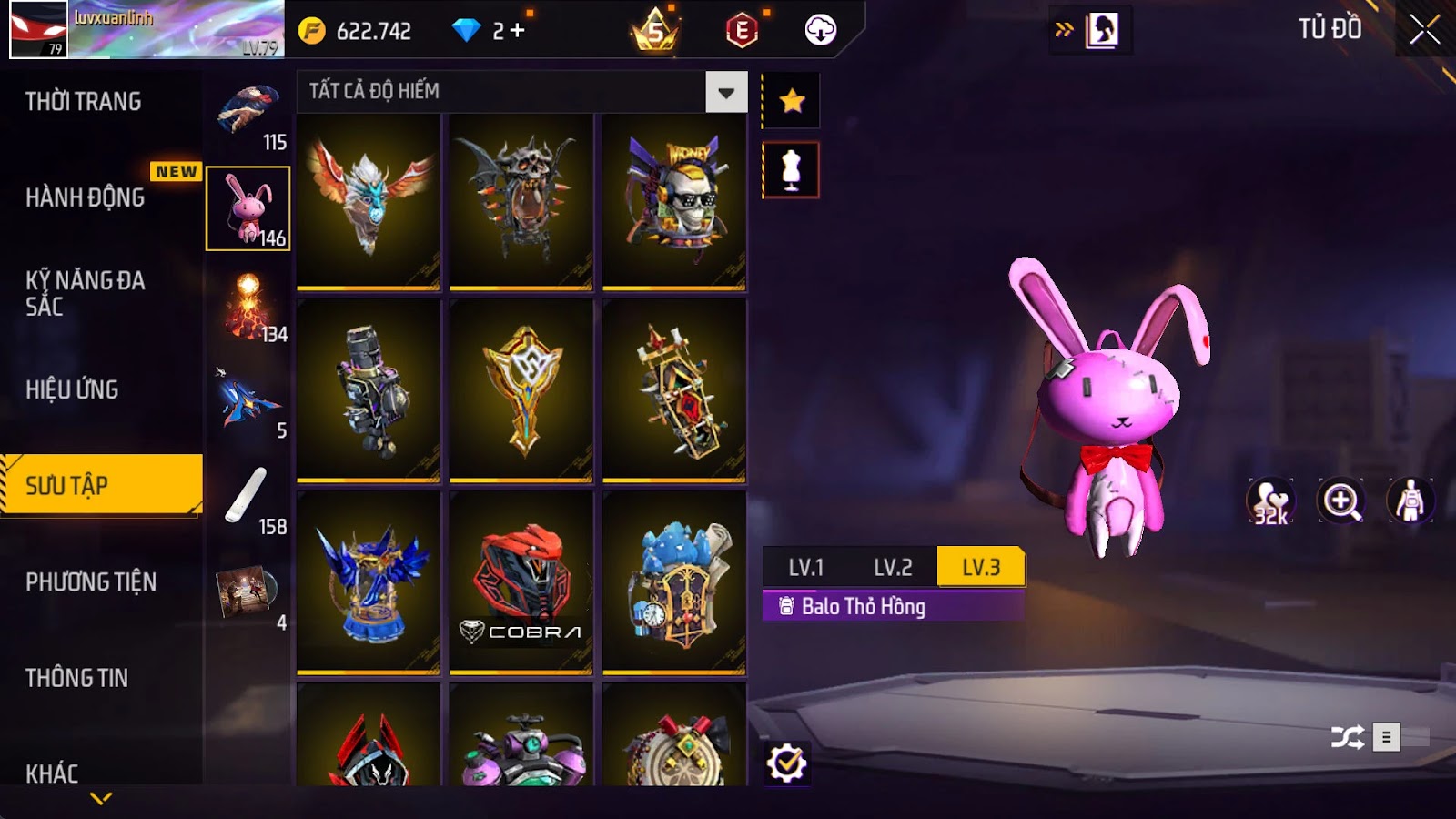Go to the Phương Tiện tab
1456x819 pixels.
91,581
